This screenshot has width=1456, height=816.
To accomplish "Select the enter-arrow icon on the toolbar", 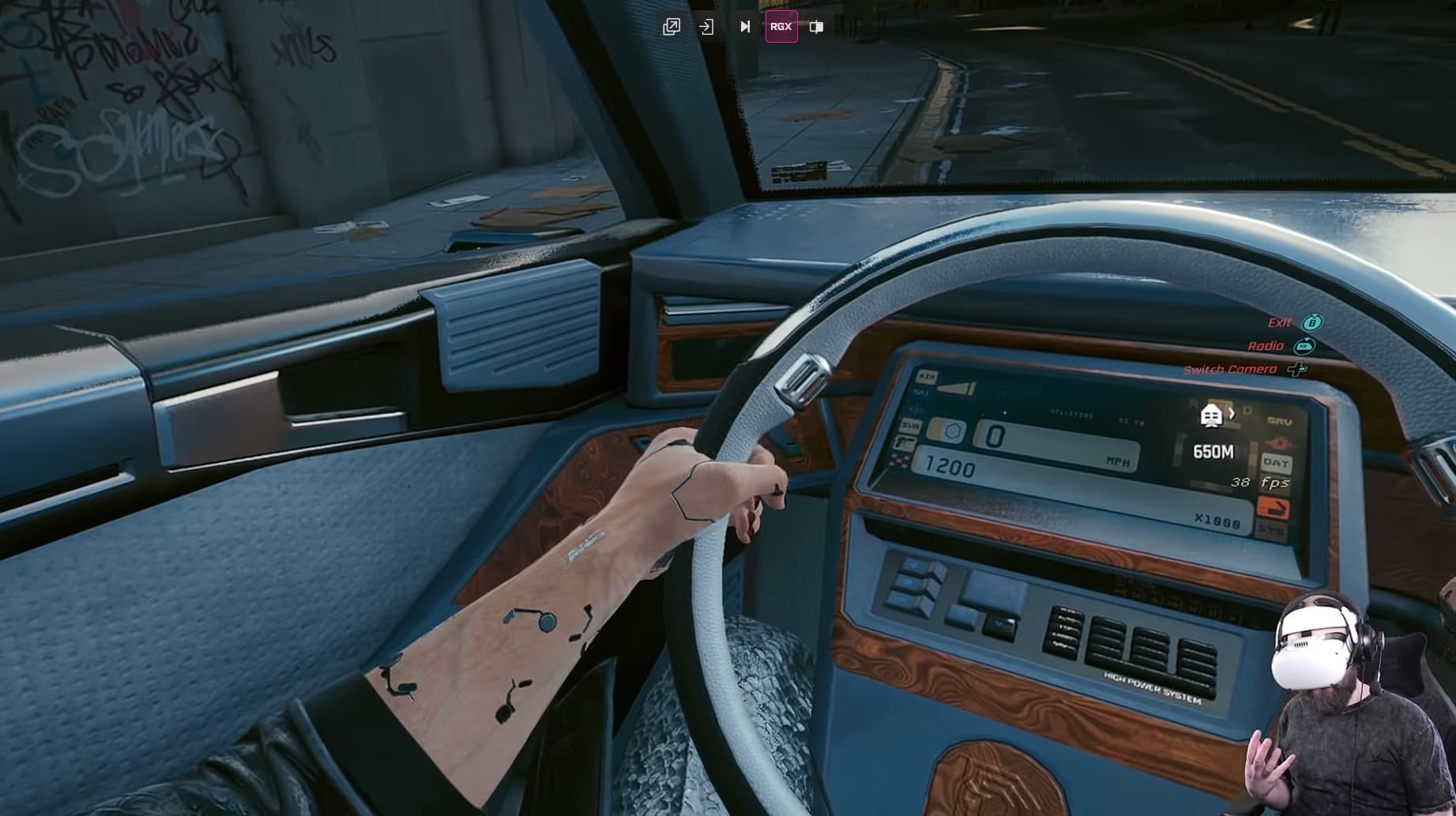I will pyautogui.click(x=706, y=26).
